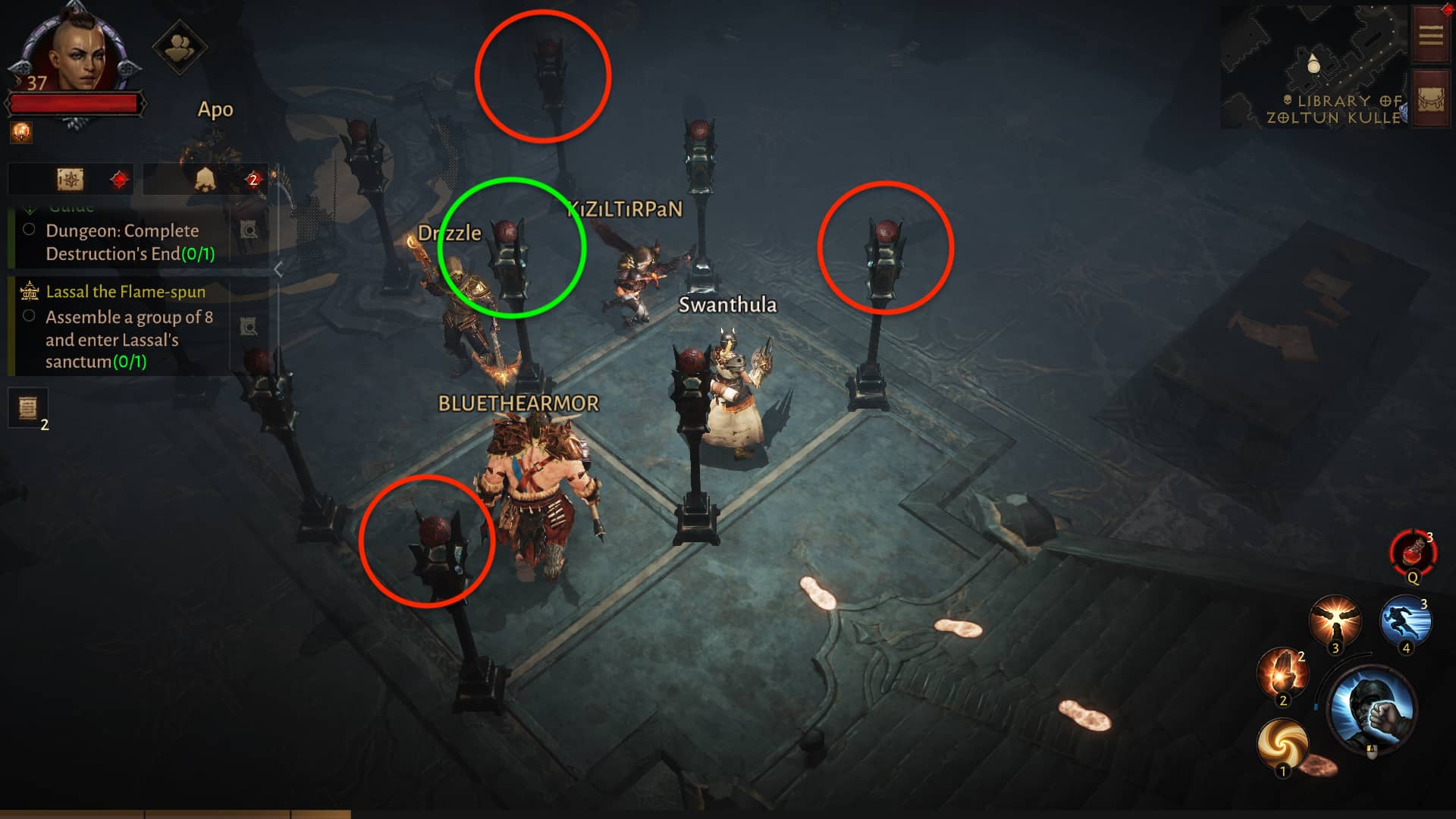Open the inventory bag button
This screenshot has width=1456, height=819.
pyautogui.click(x=1430, y=100)
